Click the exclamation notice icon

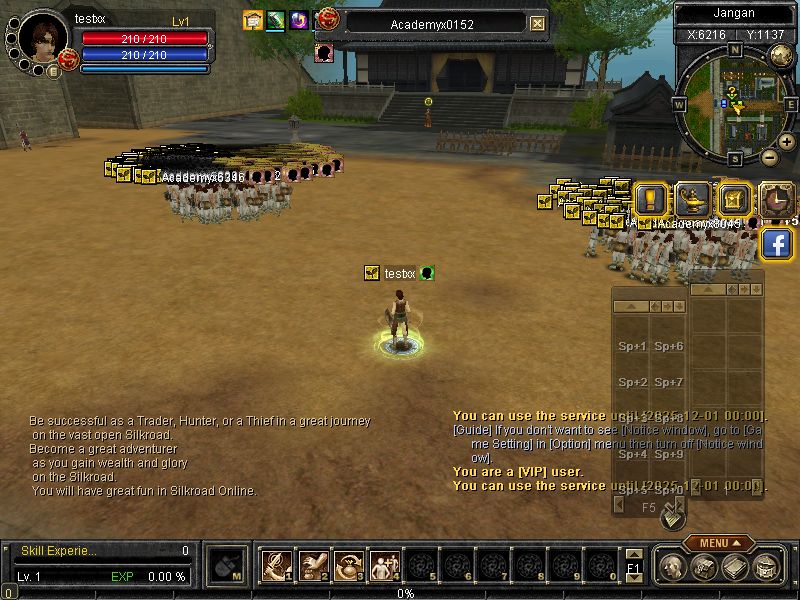[x=651, y=199]
